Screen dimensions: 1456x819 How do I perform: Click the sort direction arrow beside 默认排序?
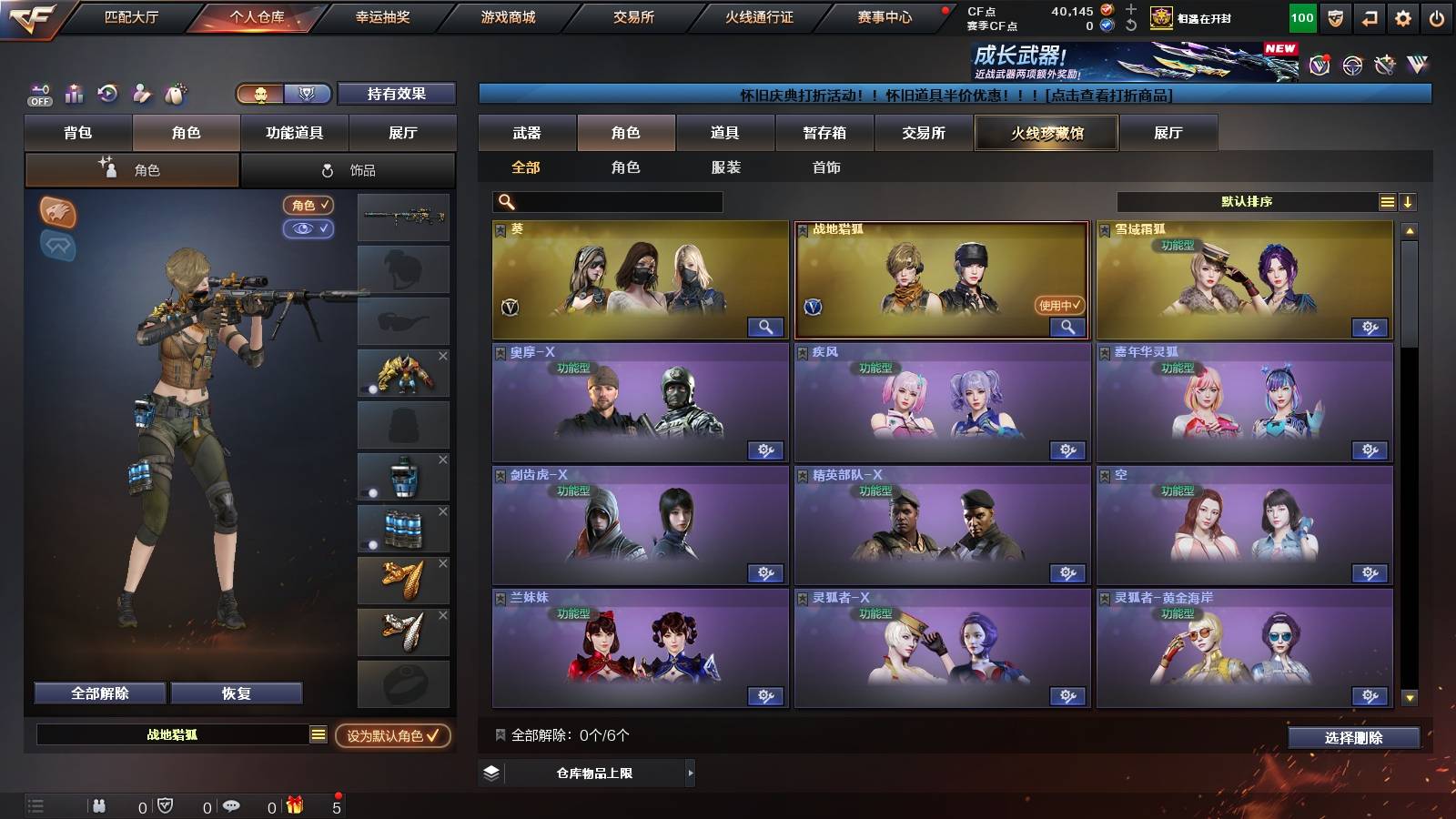(1409, 201)
